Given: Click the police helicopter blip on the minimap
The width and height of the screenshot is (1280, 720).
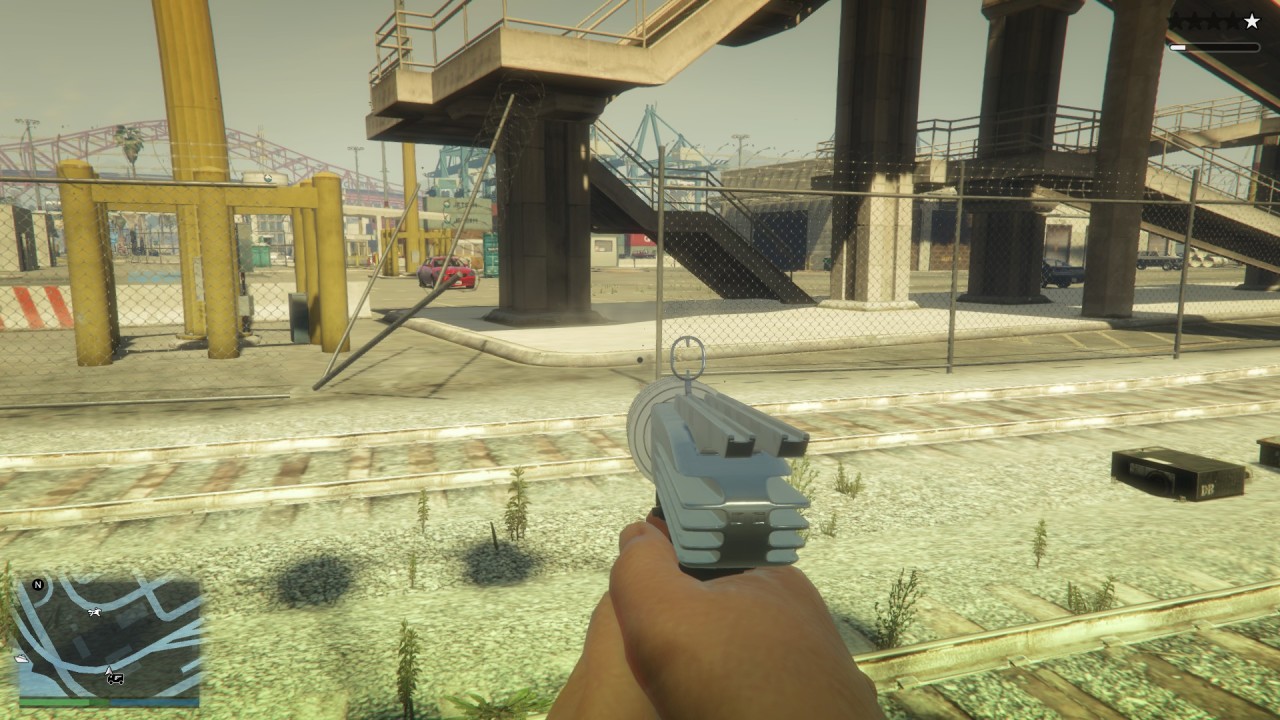Looking at the screenshot, I should pos(95,611).
